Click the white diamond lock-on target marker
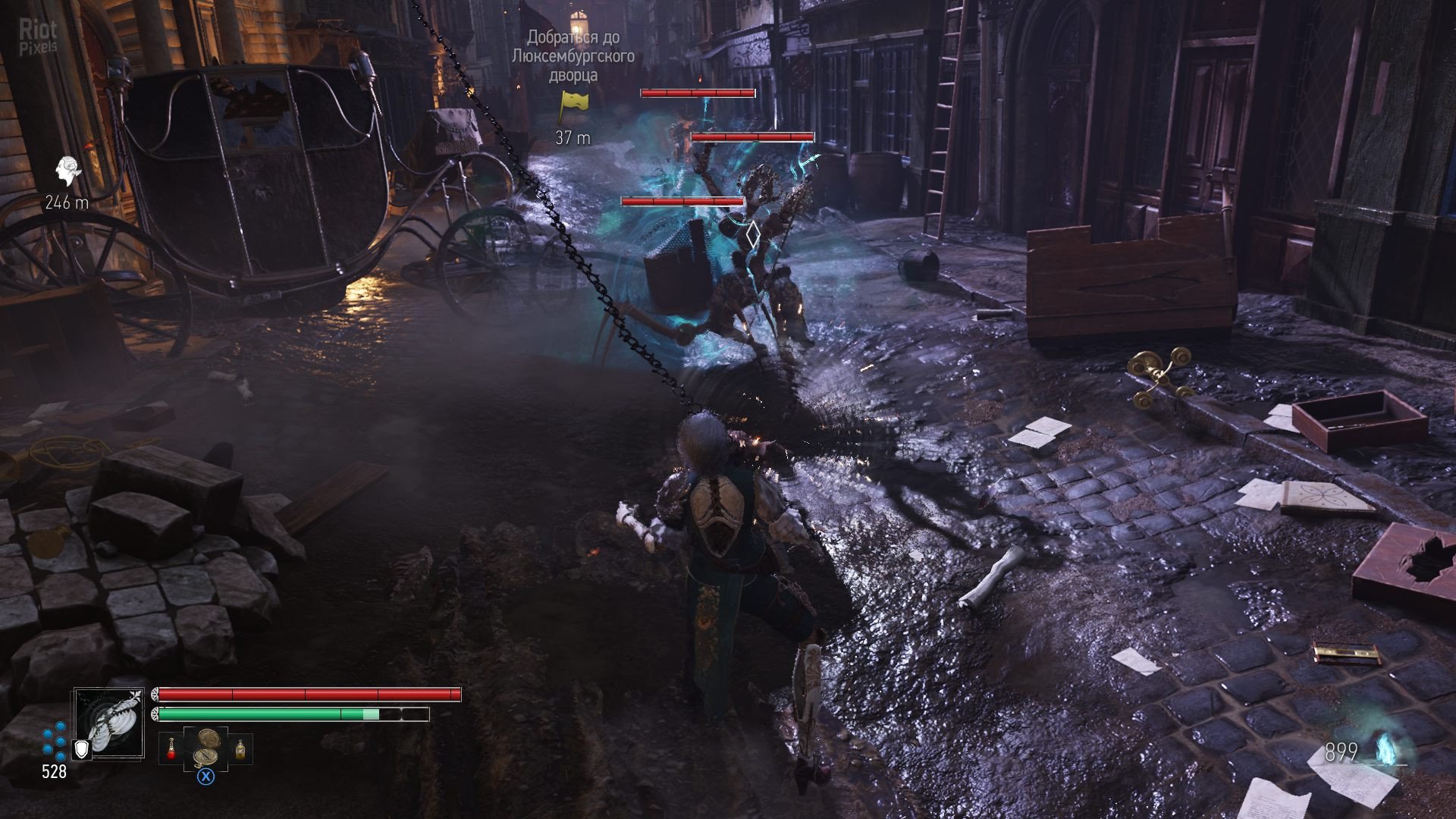This screenshot has width=1456, height=819. 752,235
